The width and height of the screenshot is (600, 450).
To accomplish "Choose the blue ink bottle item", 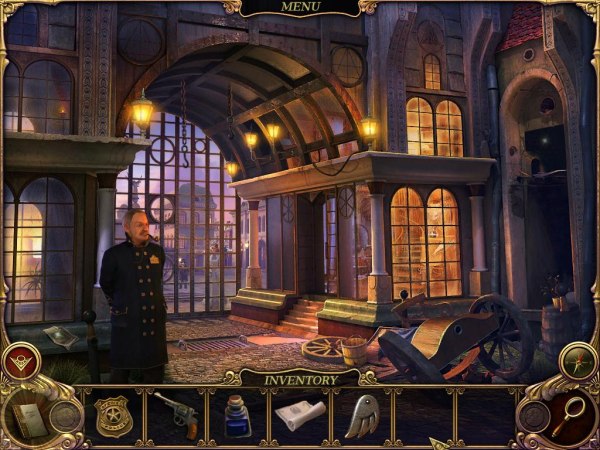I will [x=237, y=416].
